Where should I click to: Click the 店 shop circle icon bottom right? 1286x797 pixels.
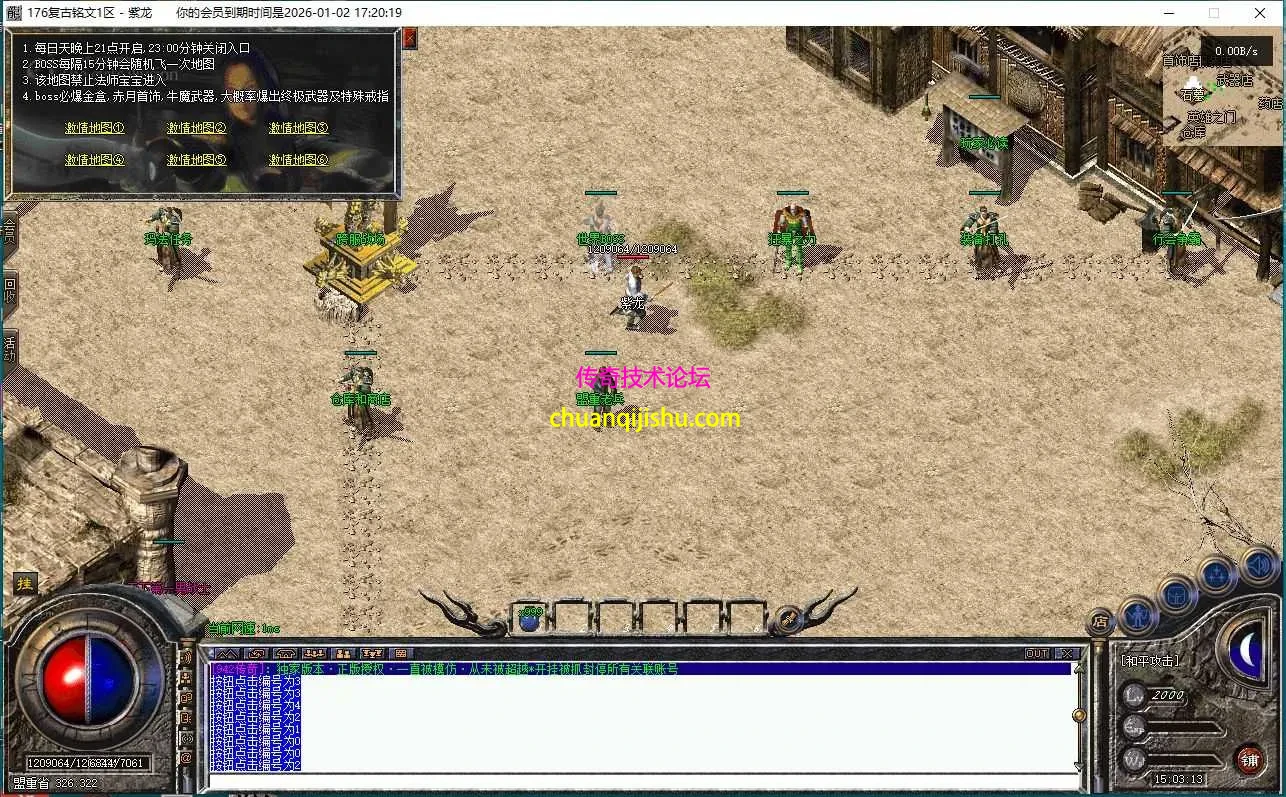tap(1102, 621)
